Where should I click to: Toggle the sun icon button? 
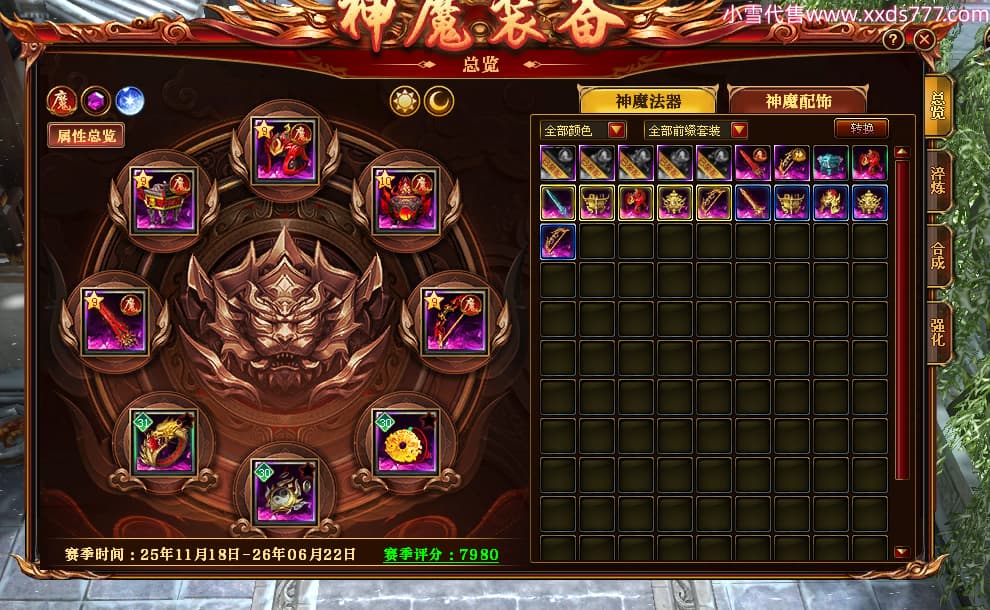(405, 100)
